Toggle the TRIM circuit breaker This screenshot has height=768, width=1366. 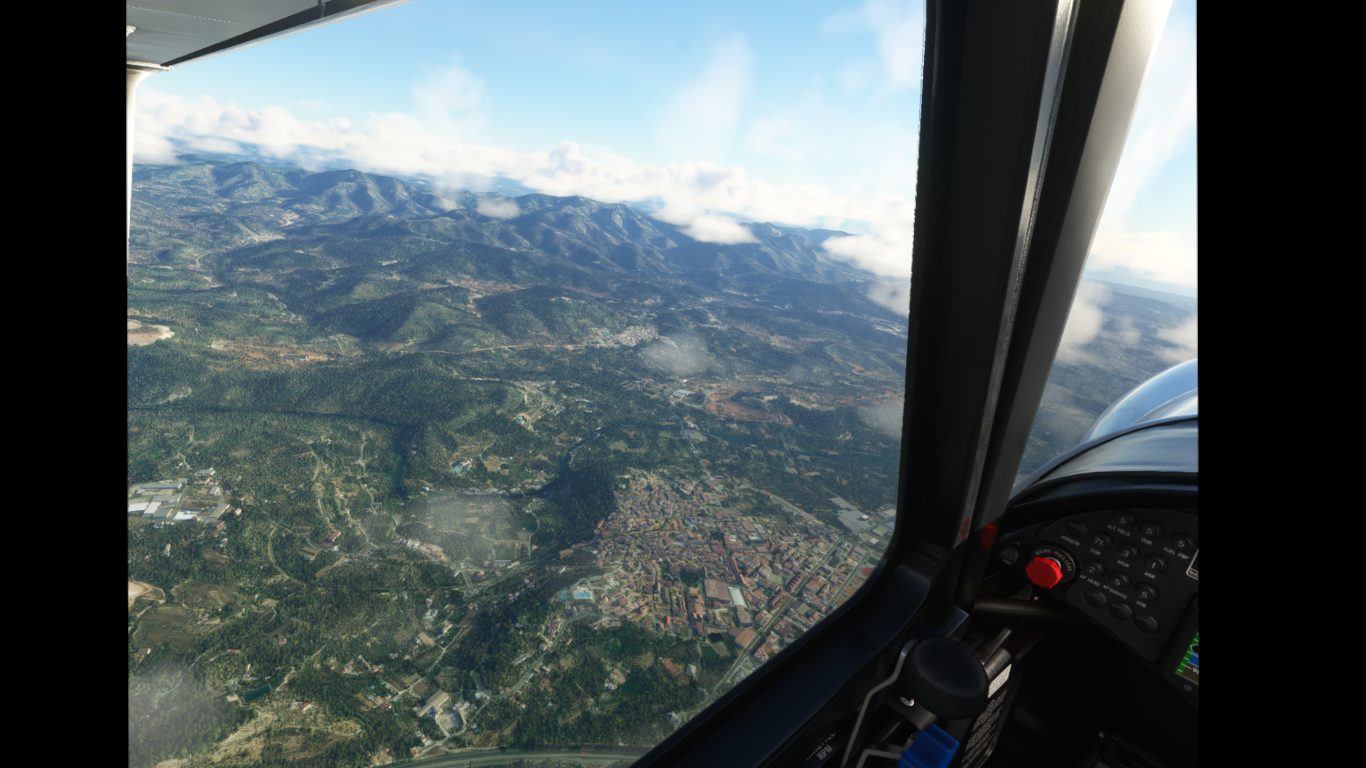[x=1152, y=530]
